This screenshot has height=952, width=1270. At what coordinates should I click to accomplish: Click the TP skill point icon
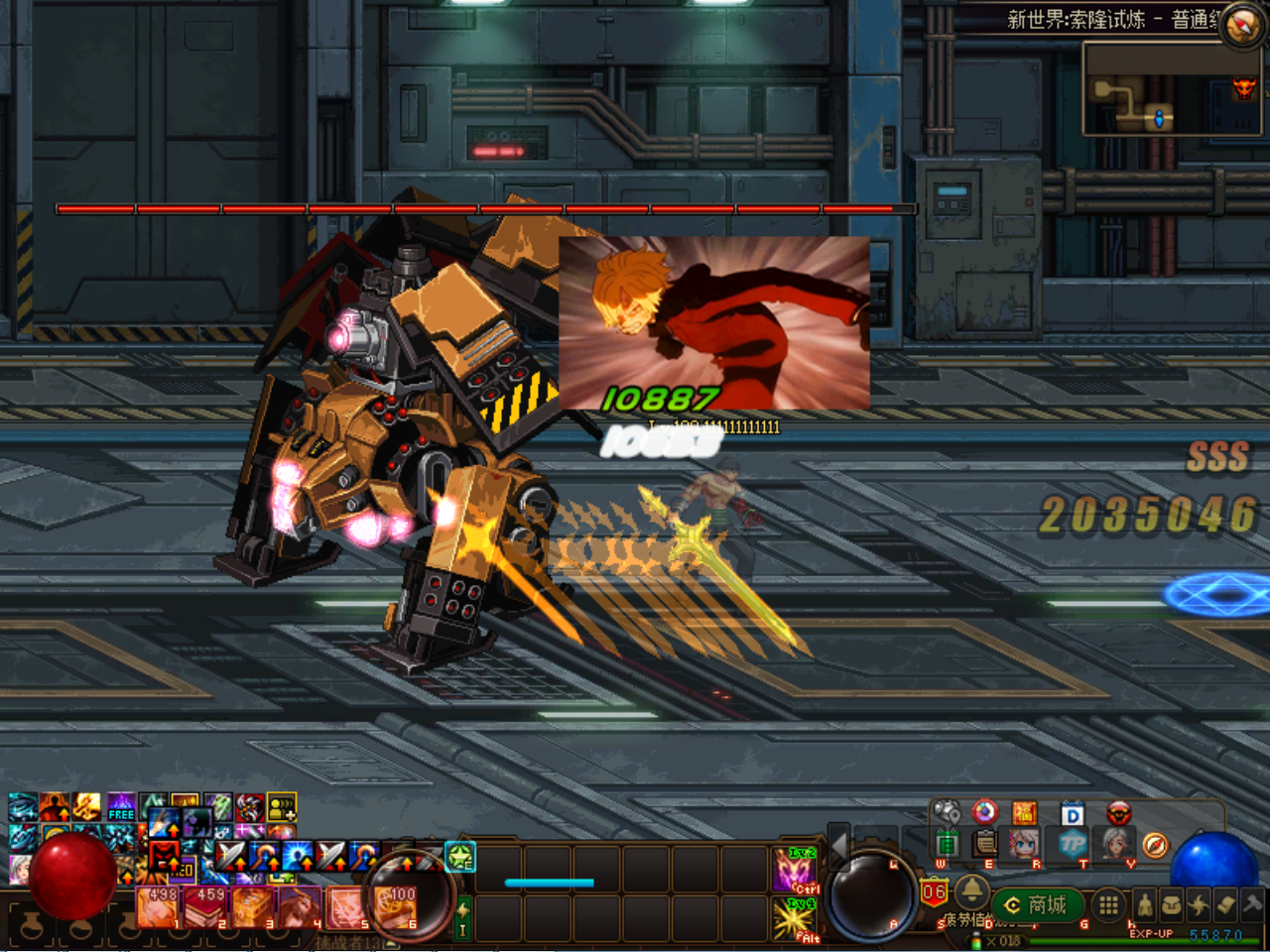tap(1074, 844)
